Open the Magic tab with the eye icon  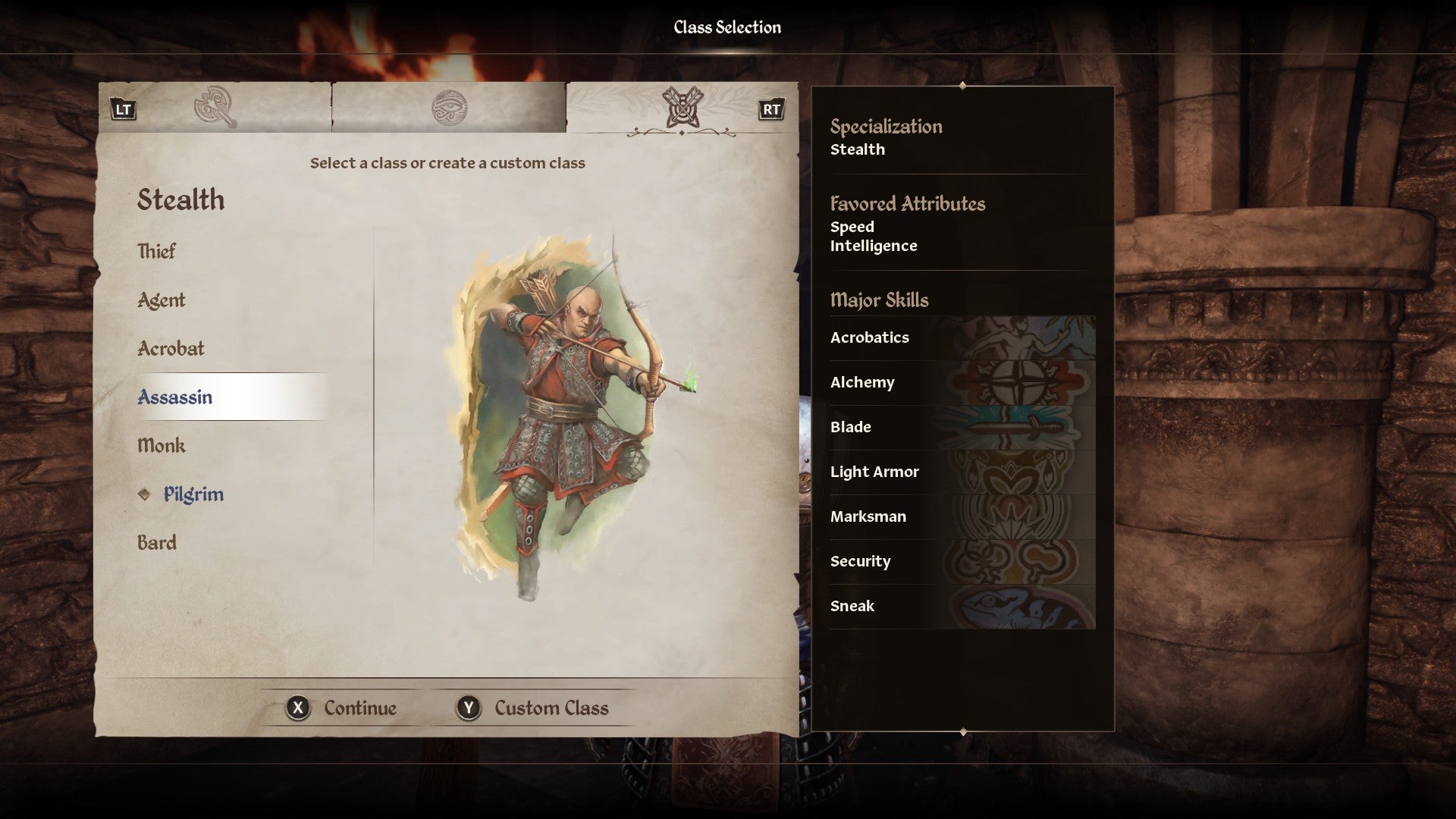point(450,108)
